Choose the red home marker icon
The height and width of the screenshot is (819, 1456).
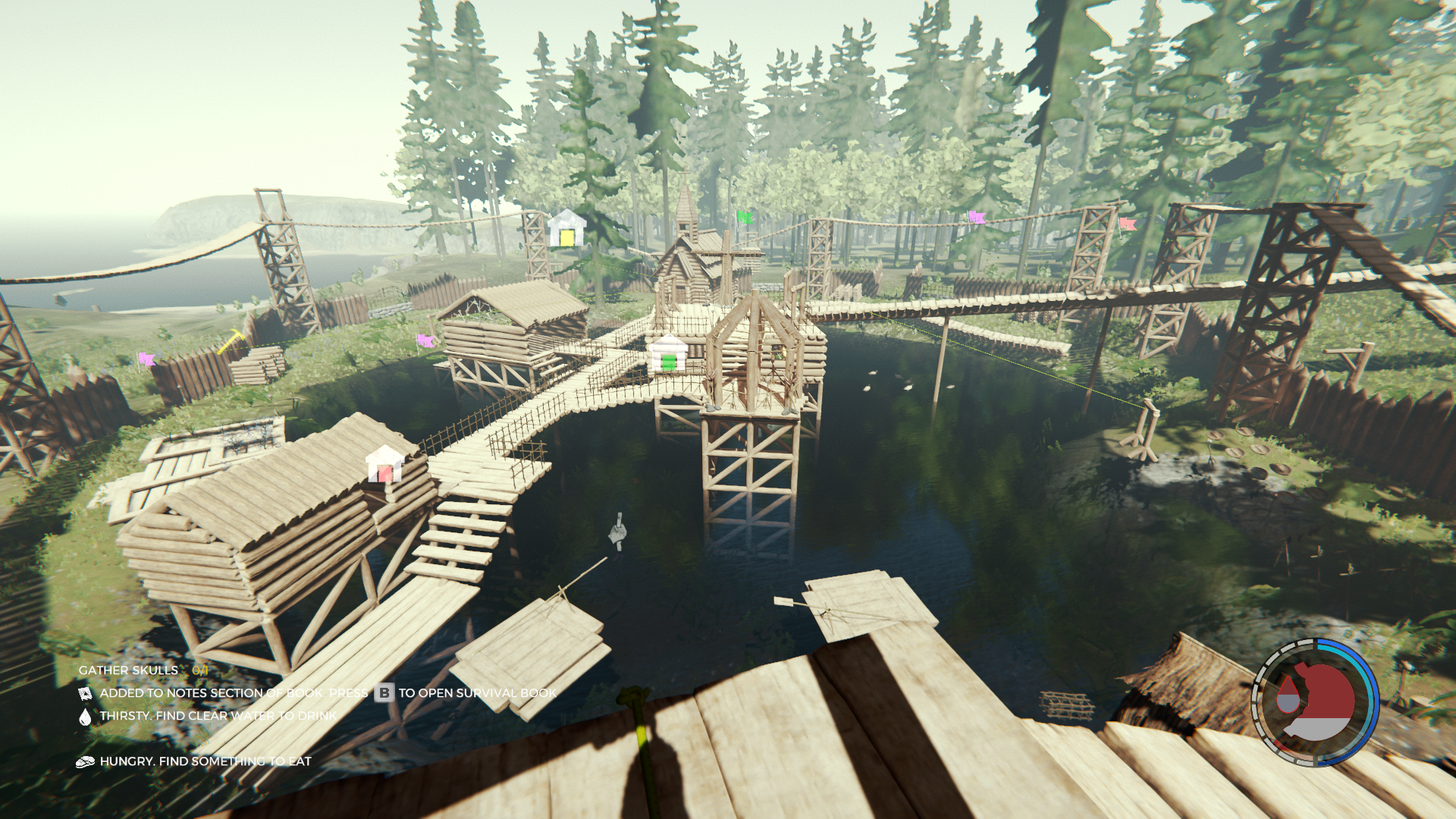pyautogui.click(x=384, y=465)
